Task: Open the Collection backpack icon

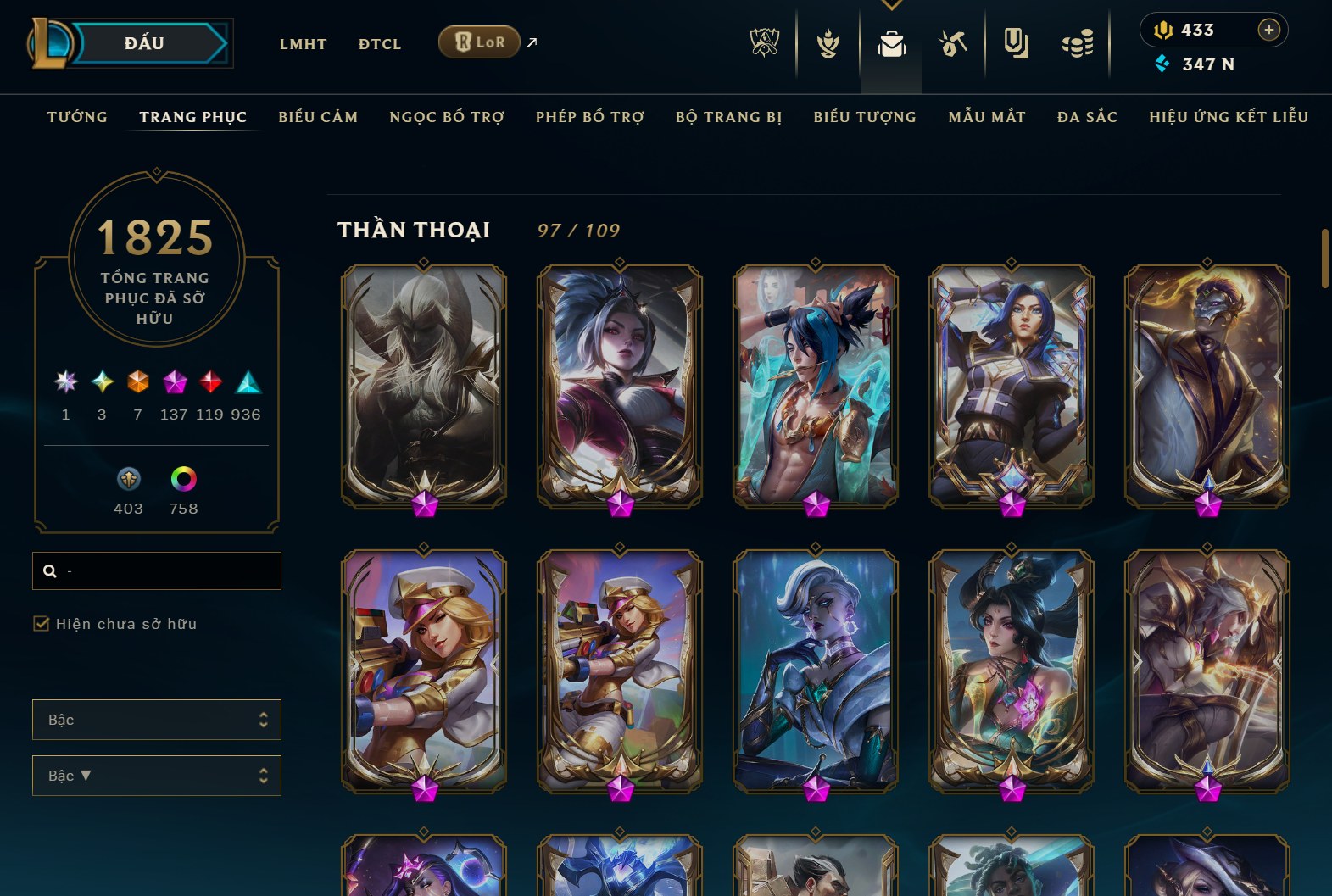Action: (891, 43)
